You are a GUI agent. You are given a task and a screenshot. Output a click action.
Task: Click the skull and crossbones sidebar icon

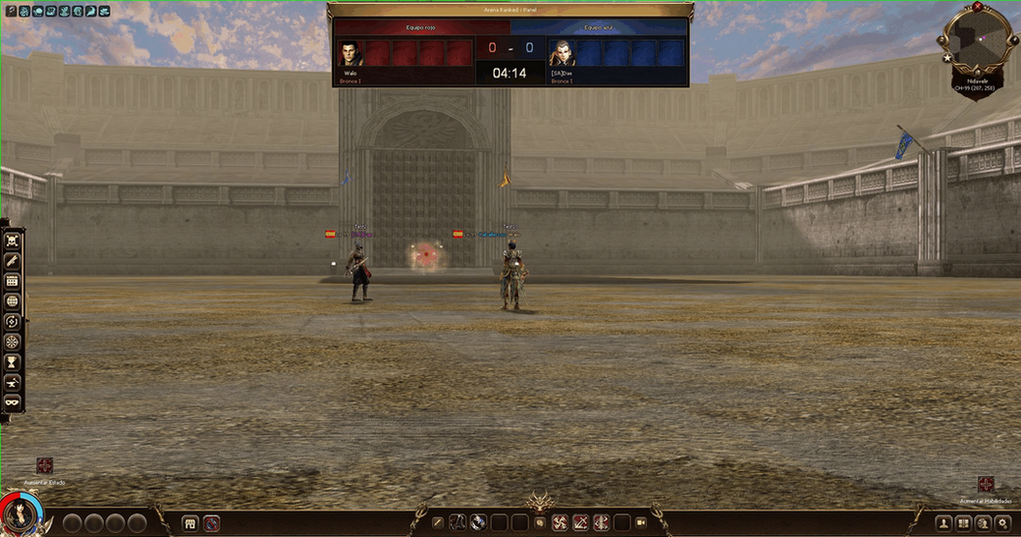[13, 240]
